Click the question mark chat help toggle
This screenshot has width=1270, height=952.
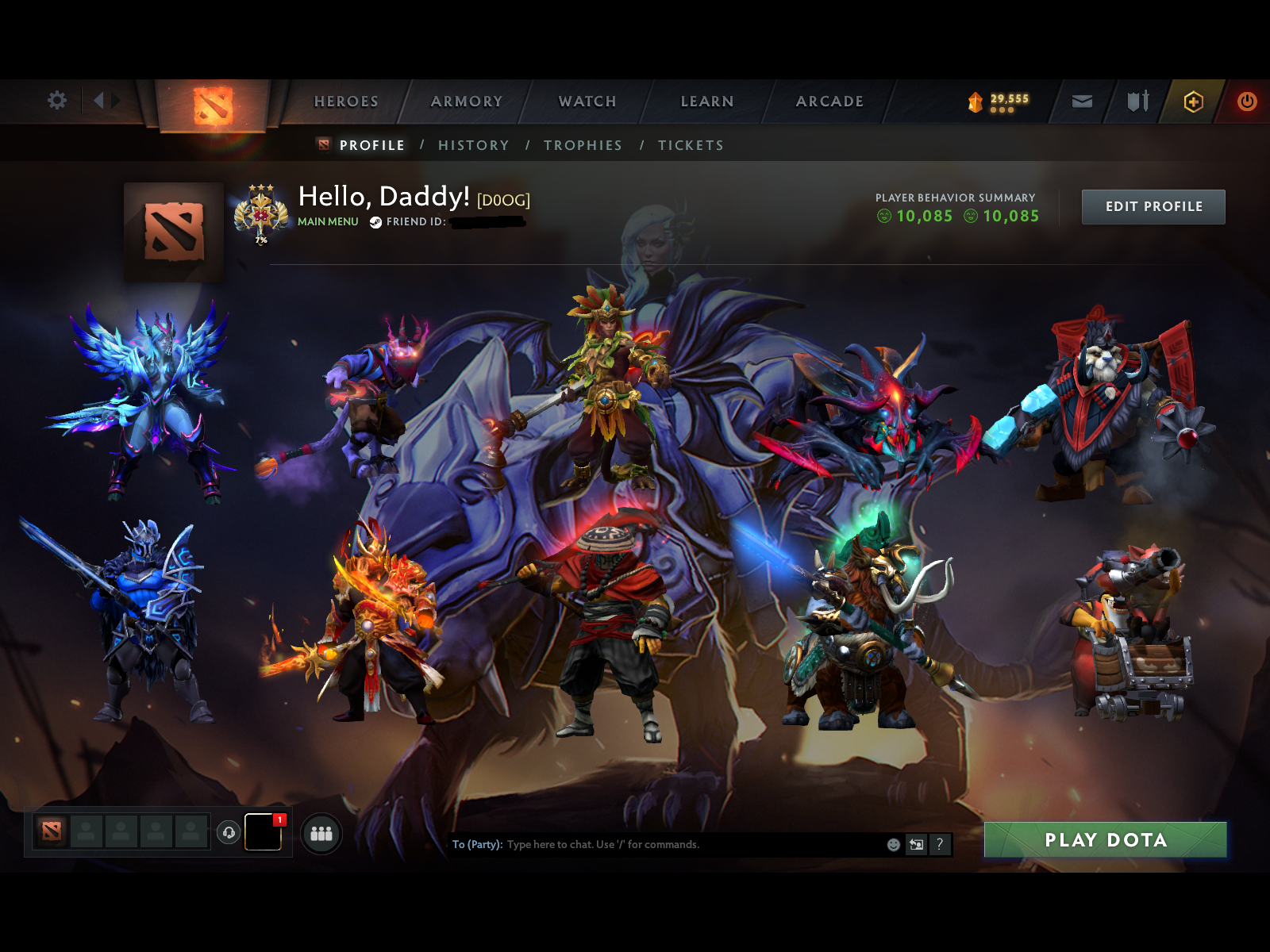coord(942,845)
